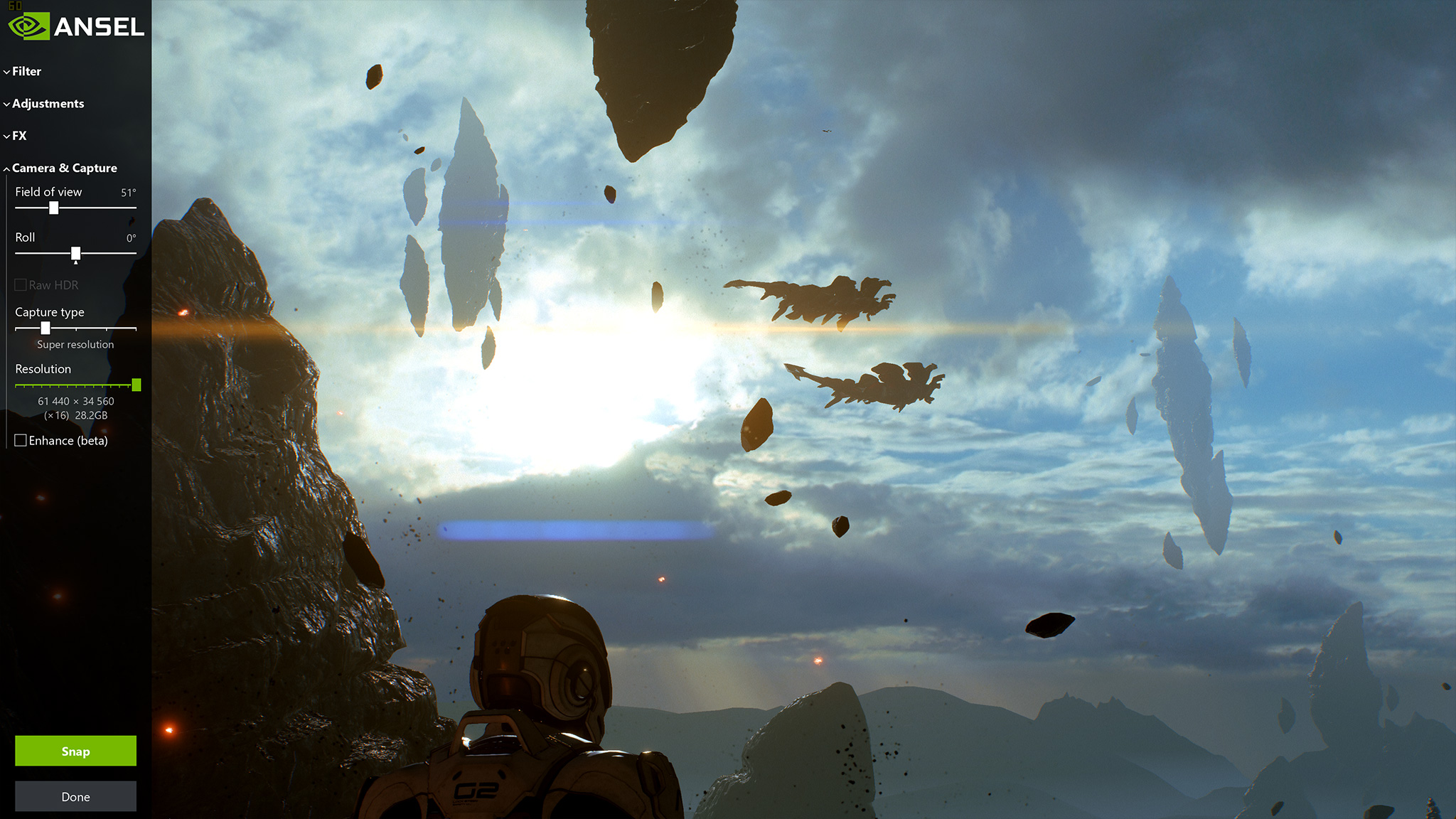Screen dimensions: 1456x819
Task: Open the FX section
Action: pos(19,136)
